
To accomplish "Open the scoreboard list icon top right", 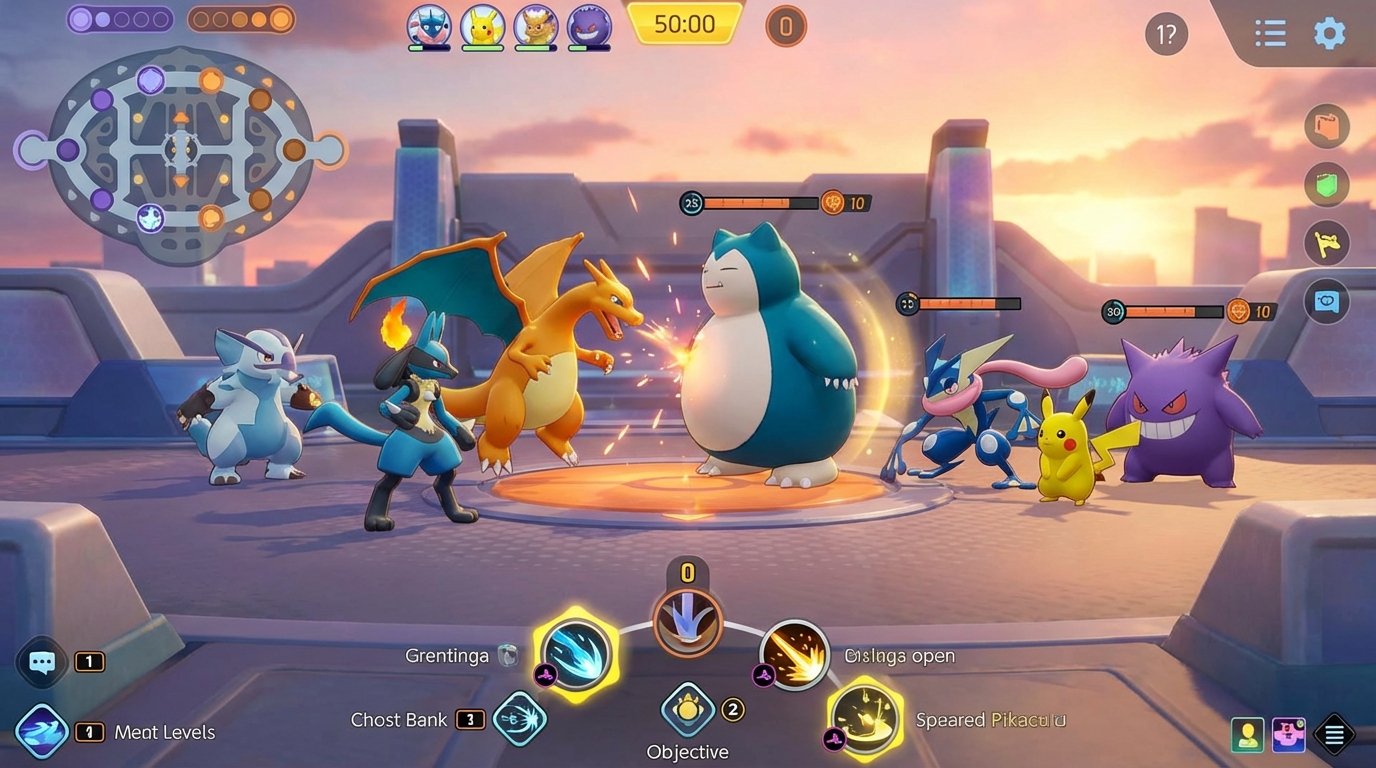I will pyautogui.click(x=1270, y=33).
